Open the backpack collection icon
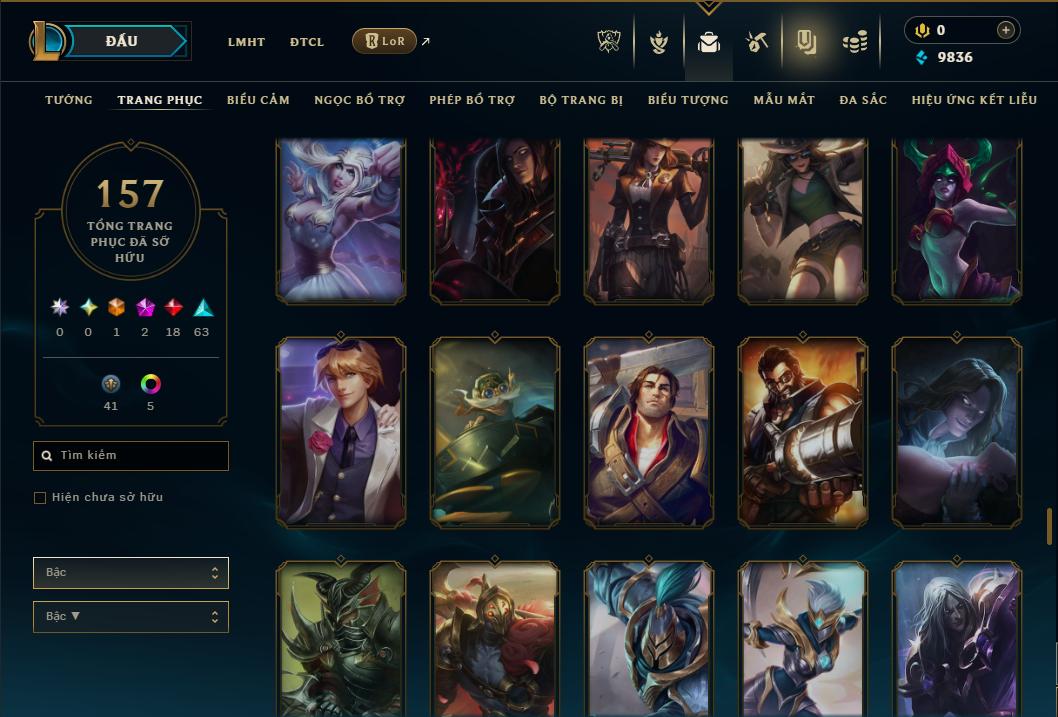Screen dimensions: 1058x717 (x=709, y=42)
